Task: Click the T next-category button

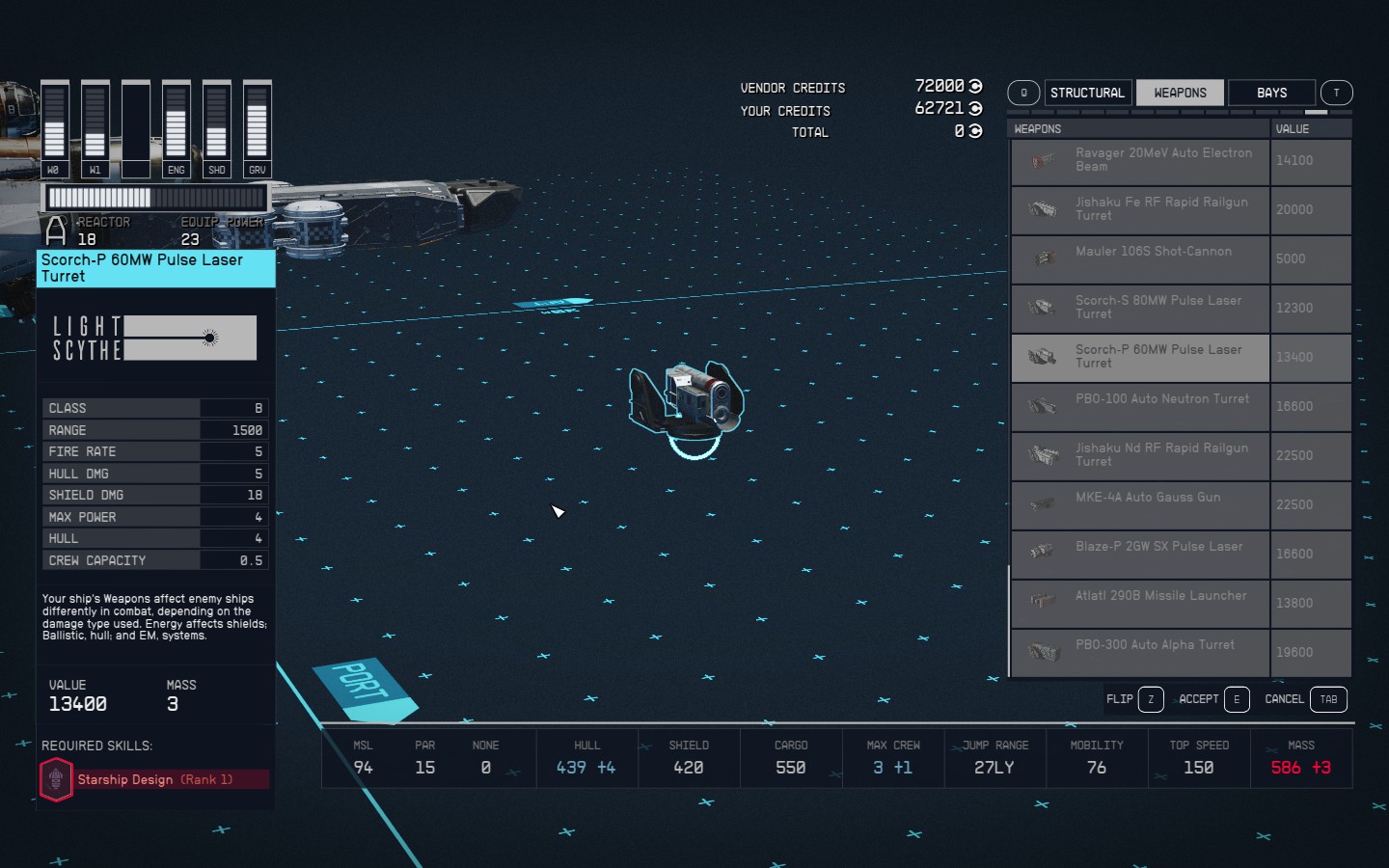Action: (1336, 93)
